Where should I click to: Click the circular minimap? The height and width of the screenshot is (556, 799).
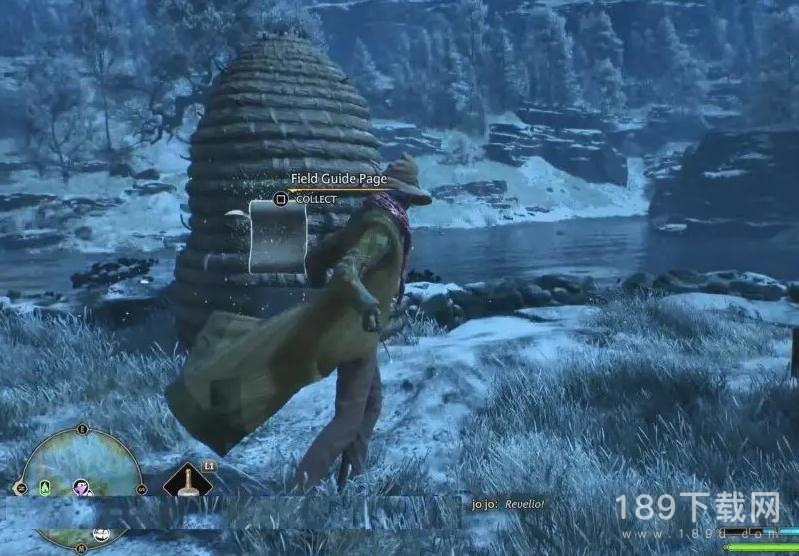[82, 468]
